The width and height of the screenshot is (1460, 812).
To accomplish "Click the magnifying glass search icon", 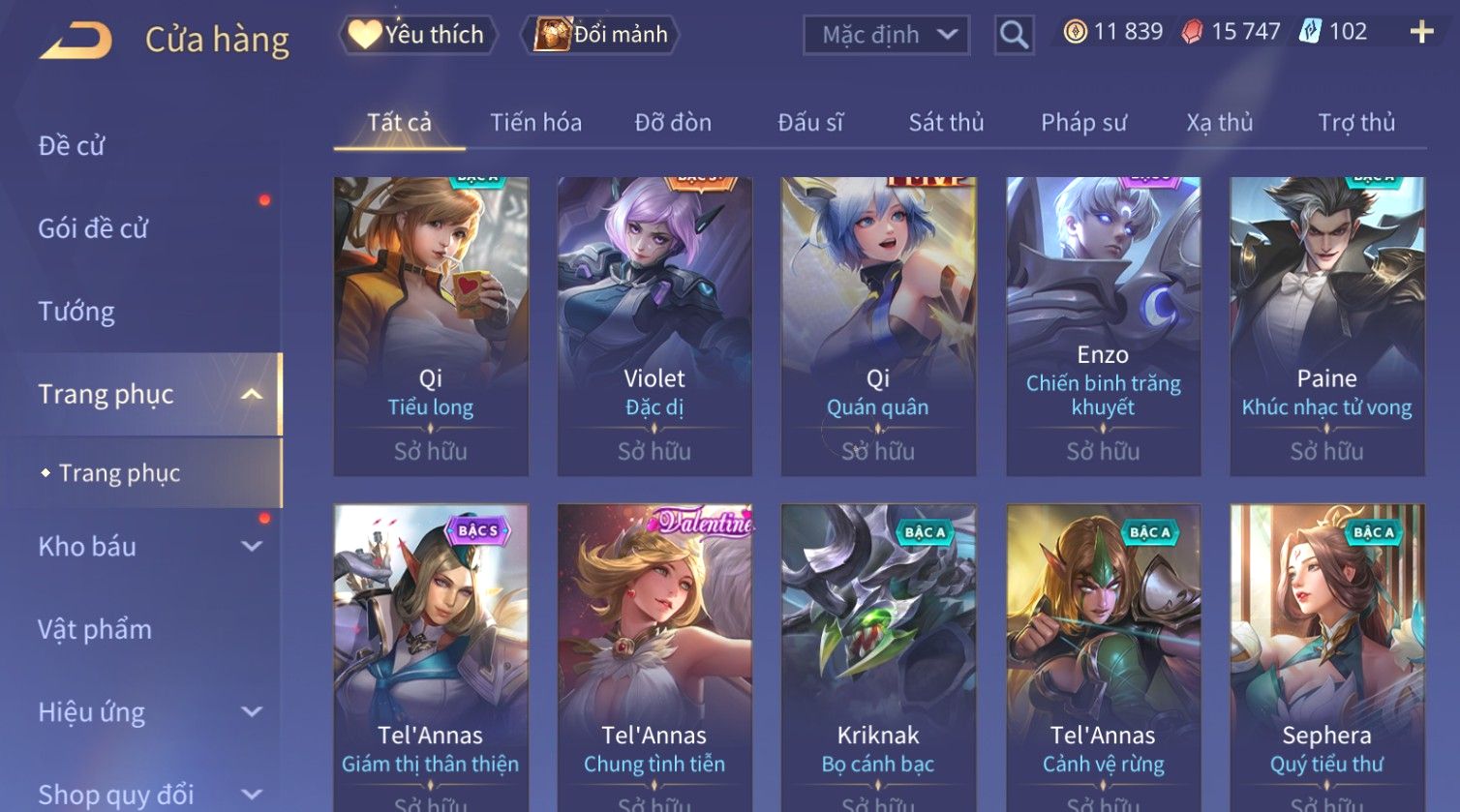I will (1014, 35).
